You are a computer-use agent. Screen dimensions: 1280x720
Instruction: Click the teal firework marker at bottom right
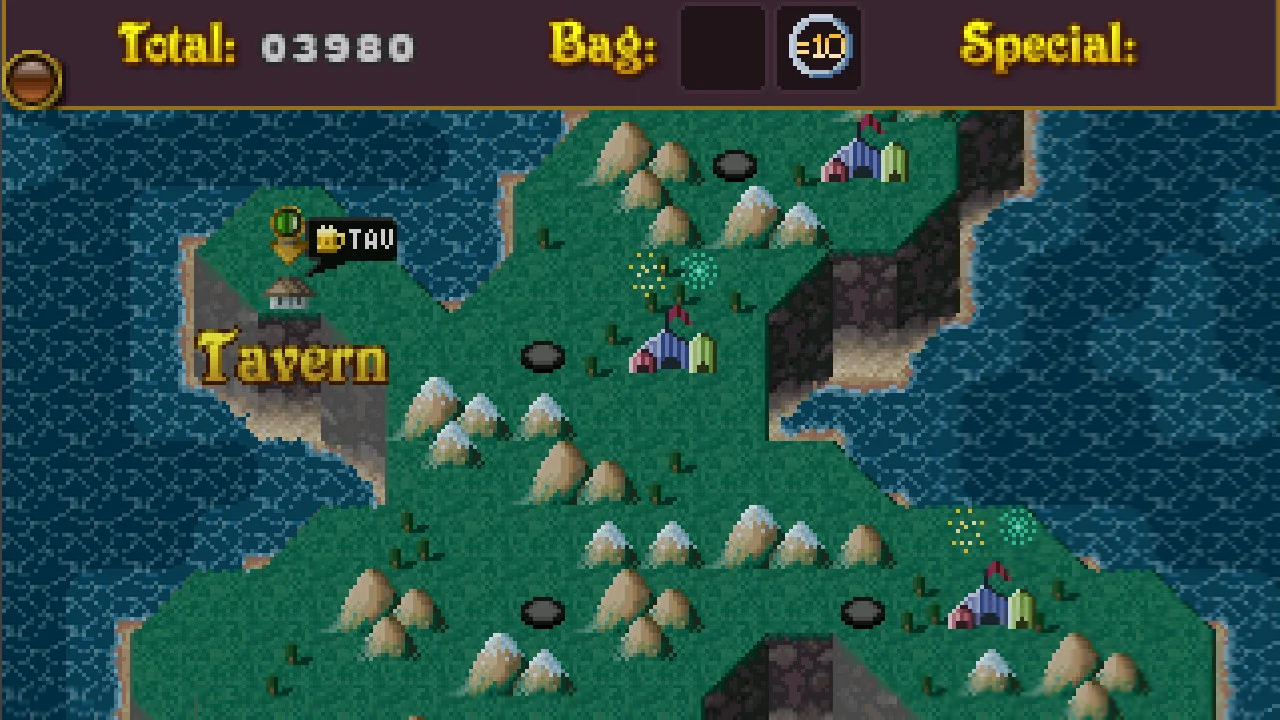point(1016,527)
